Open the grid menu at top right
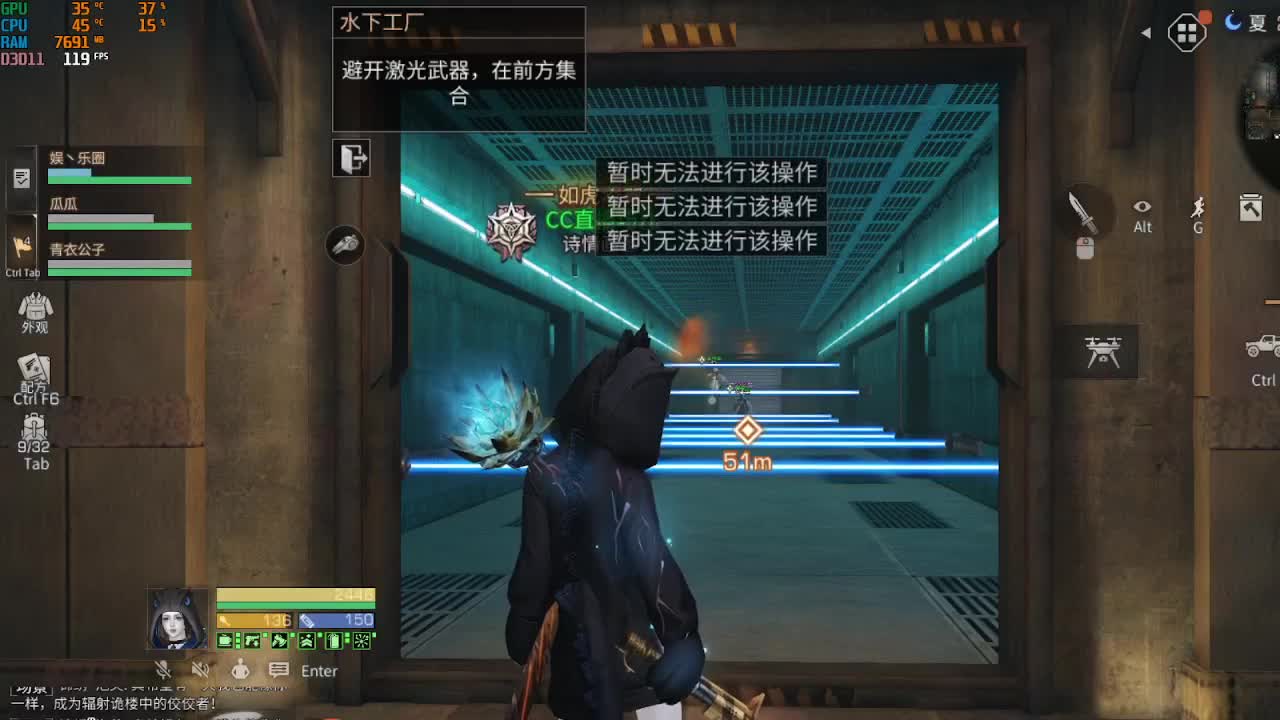The height and width of the screenshot is (720, 1280). [x=1187, y=30]
